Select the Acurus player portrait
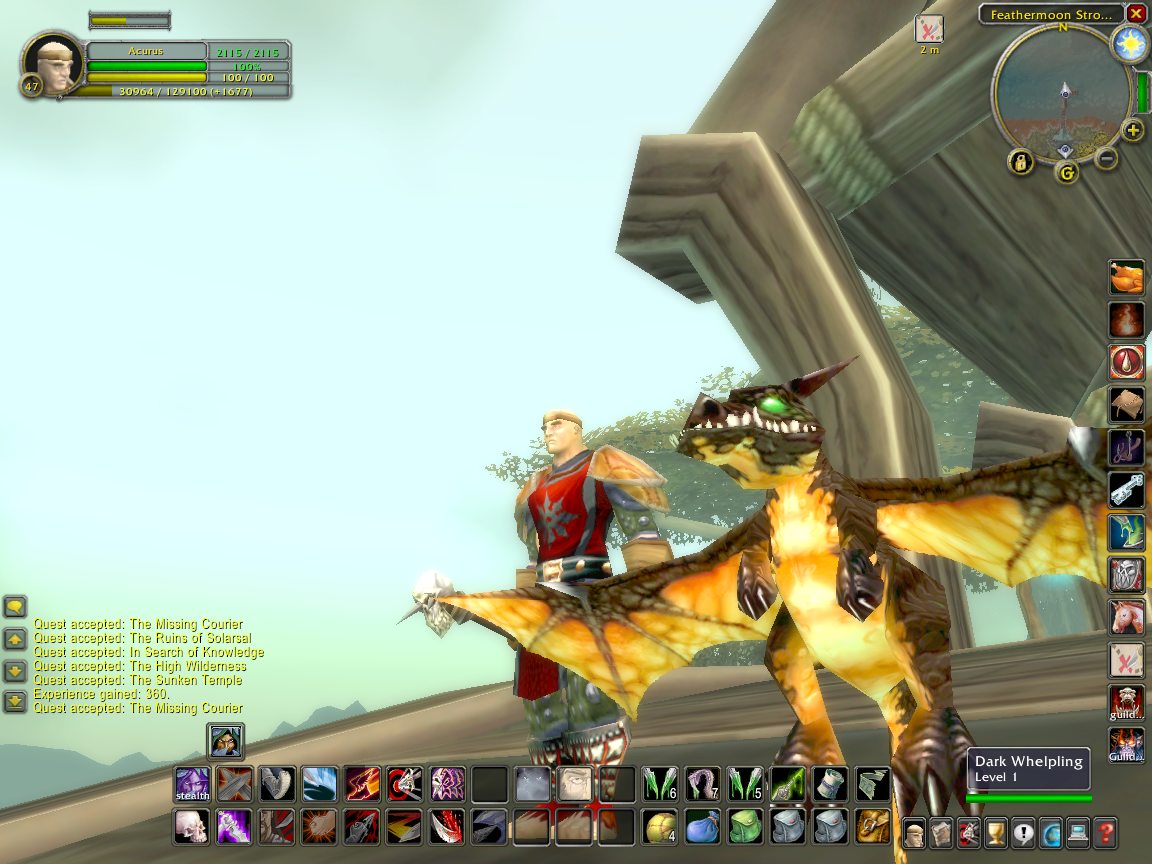The width and height of the screenshot is (1152, 864). click(x=53, y=65)
